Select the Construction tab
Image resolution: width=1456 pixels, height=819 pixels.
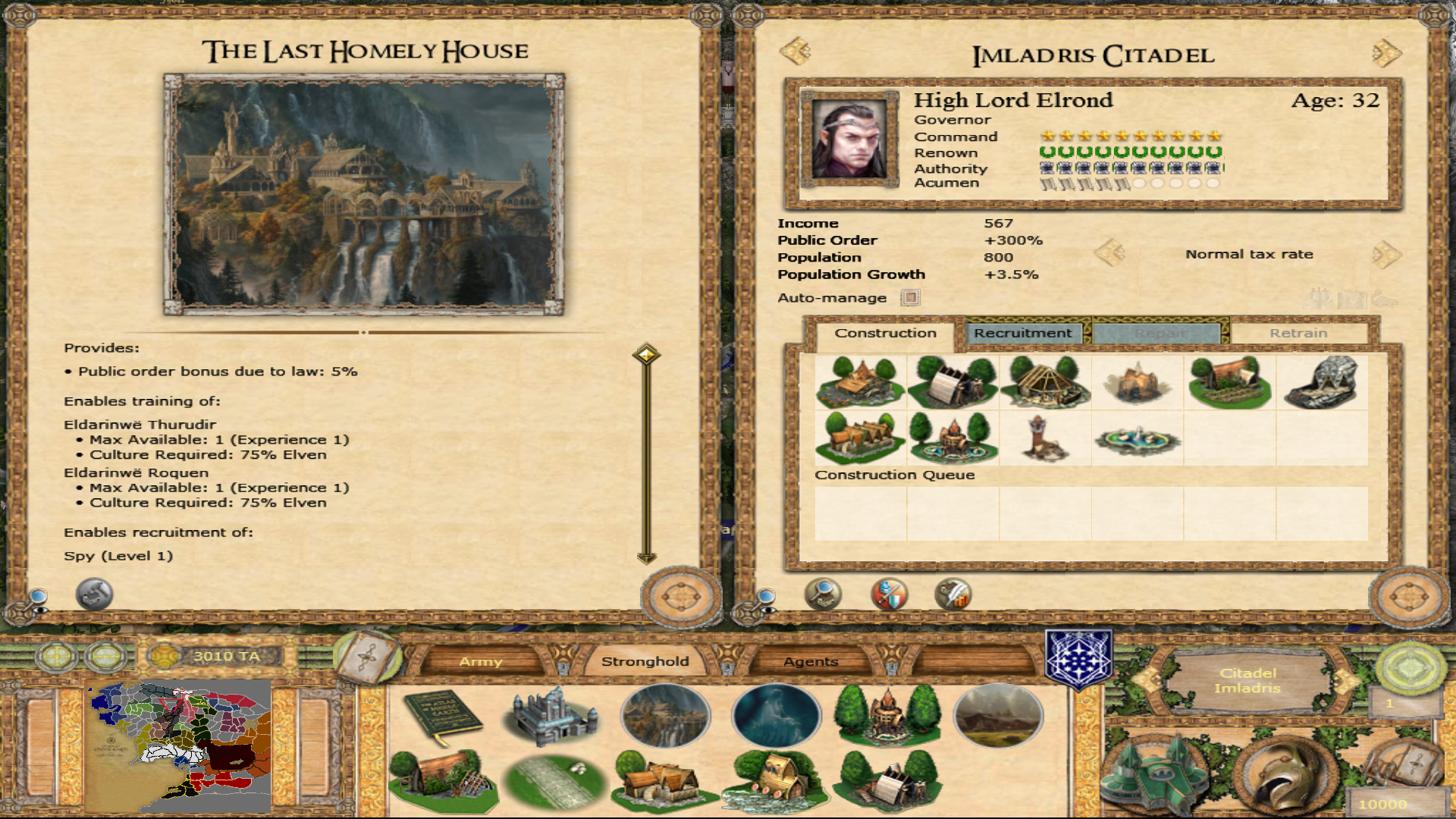885,333
